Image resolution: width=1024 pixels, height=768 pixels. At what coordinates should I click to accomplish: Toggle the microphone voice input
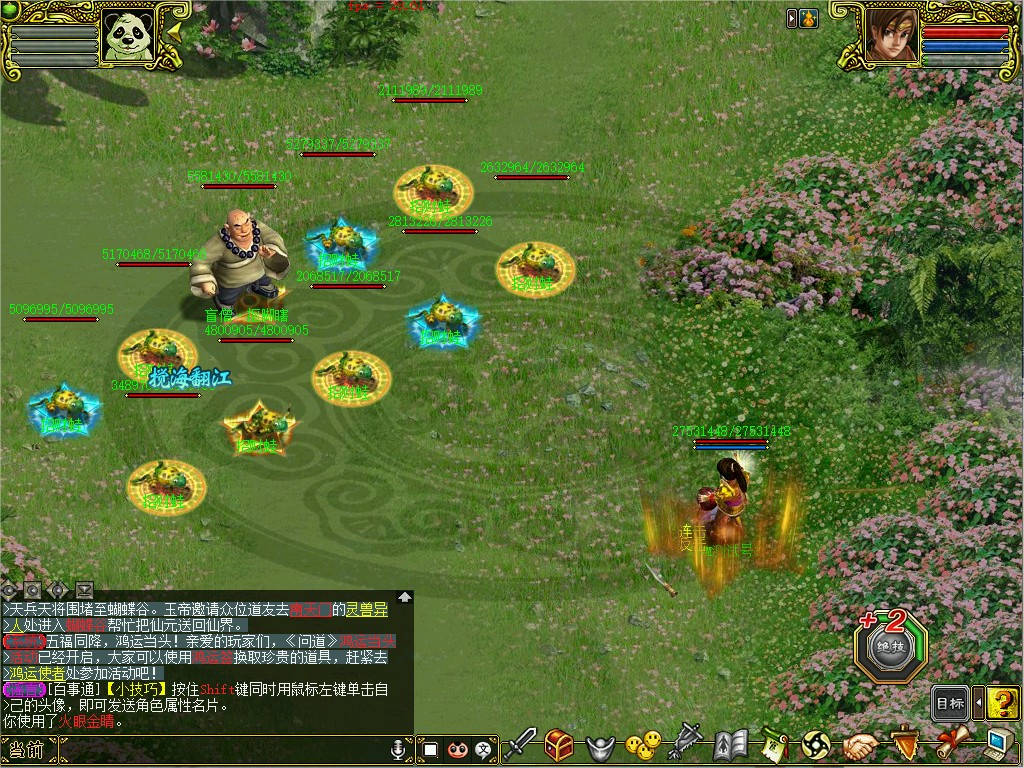tap(398, 748)
